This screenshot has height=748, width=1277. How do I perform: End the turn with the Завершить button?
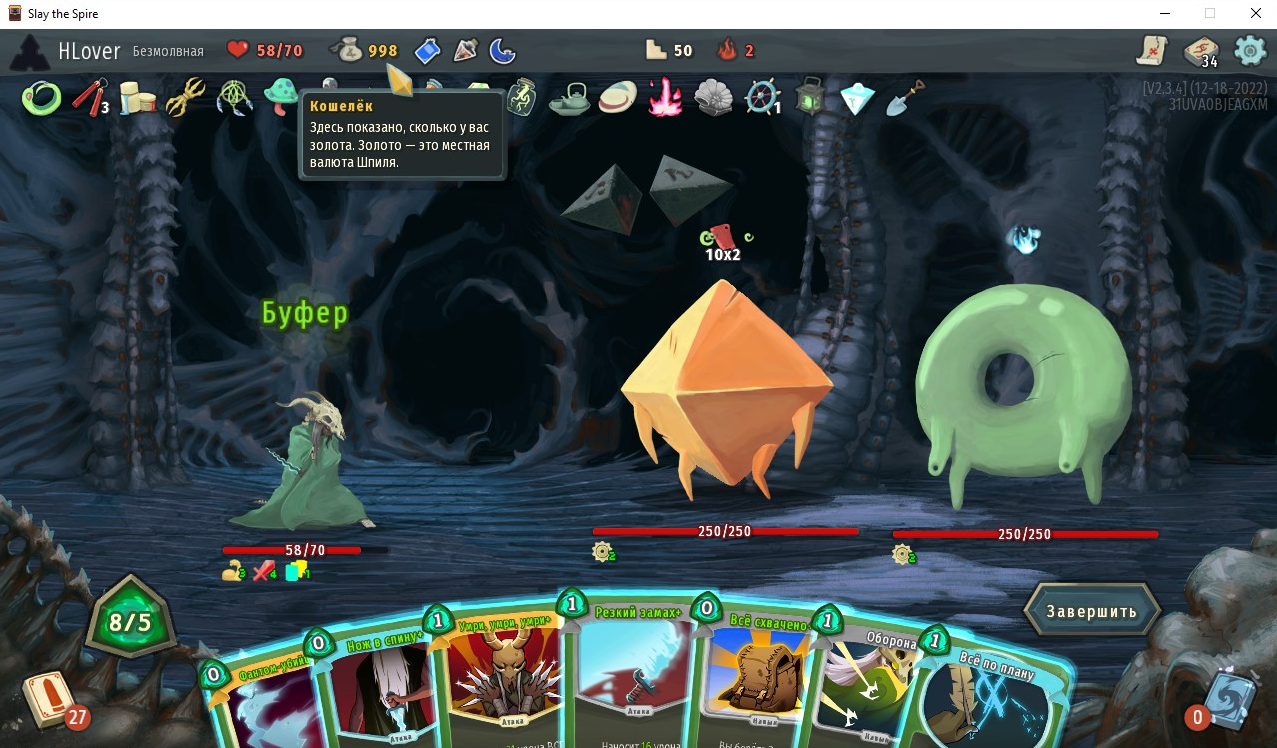pyautogui.click(x=1092, y=610)
